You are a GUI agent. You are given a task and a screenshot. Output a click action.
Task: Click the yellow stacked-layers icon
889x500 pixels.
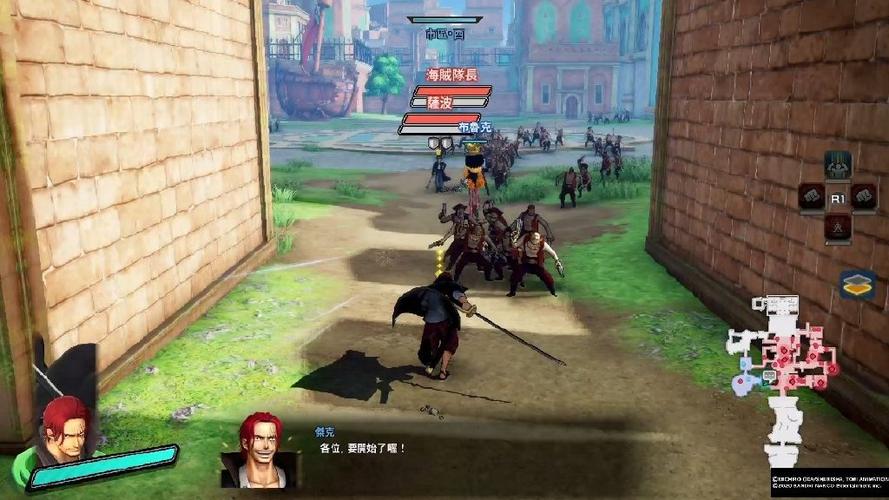pos(857,285)
